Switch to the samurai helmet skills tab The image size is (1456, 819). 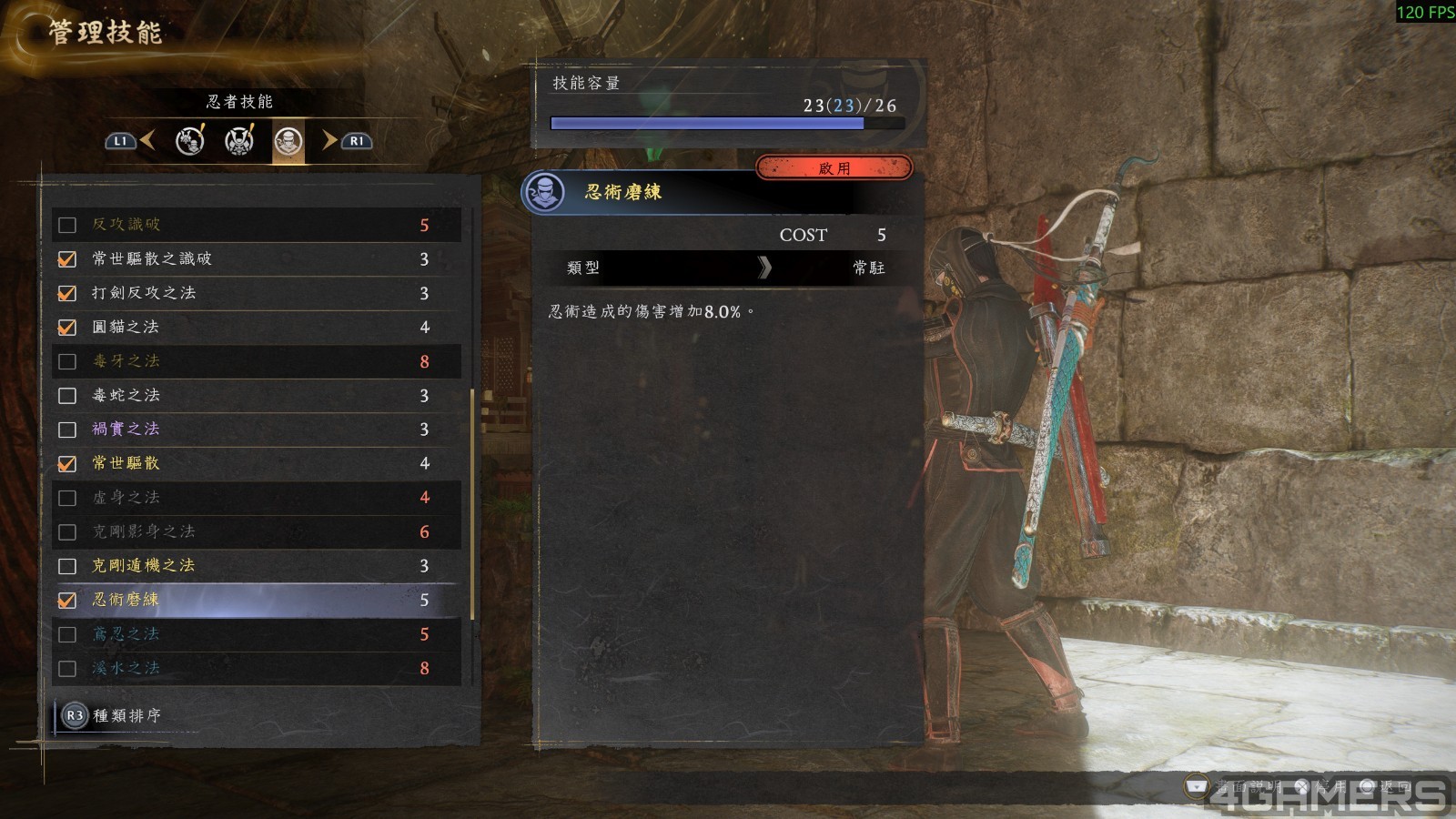coord(238,142)
